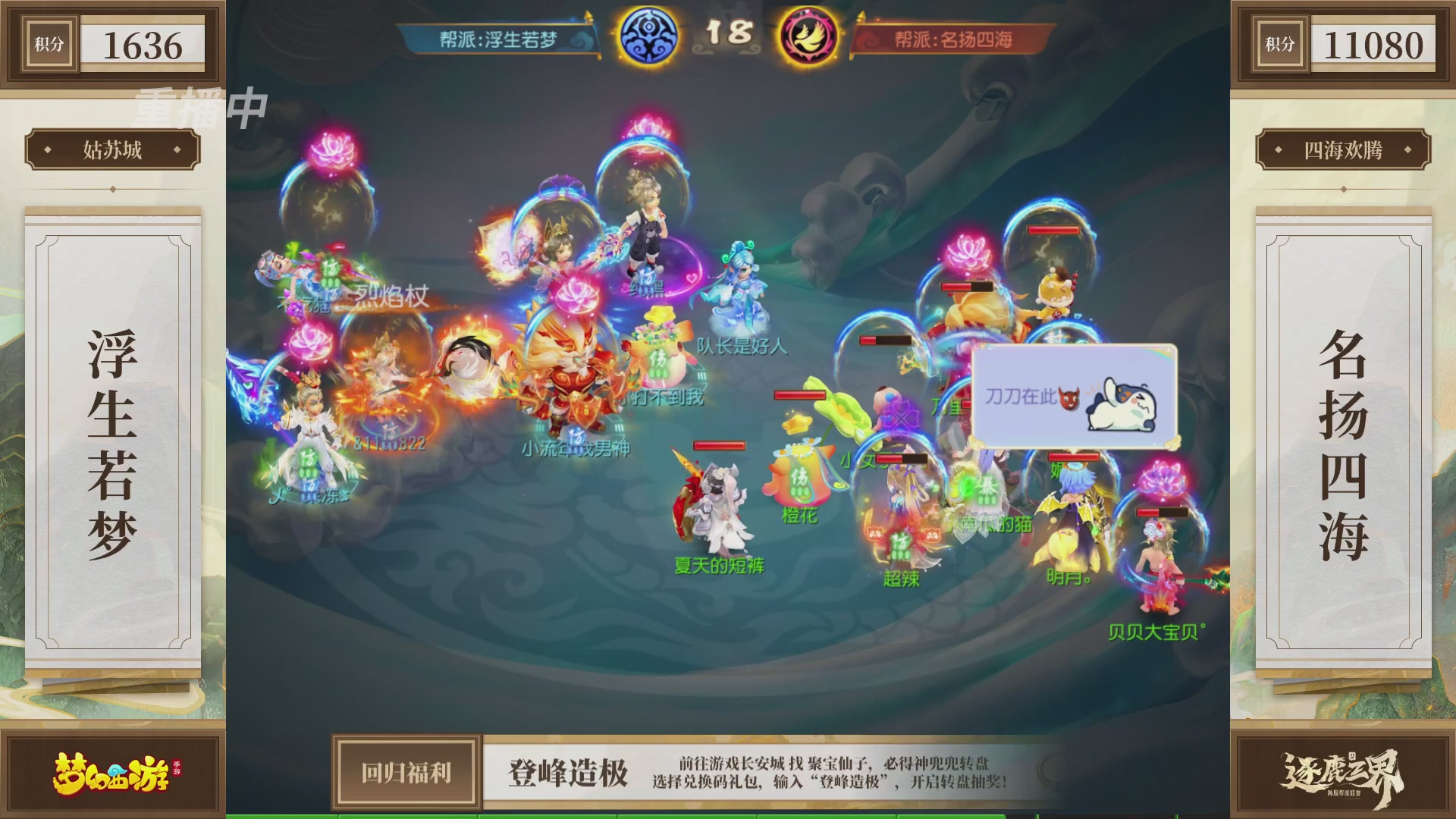Viewport: 1456px width, 819px height.
Task: Click the 积分 badge on the left score panel
Action: 49,44
